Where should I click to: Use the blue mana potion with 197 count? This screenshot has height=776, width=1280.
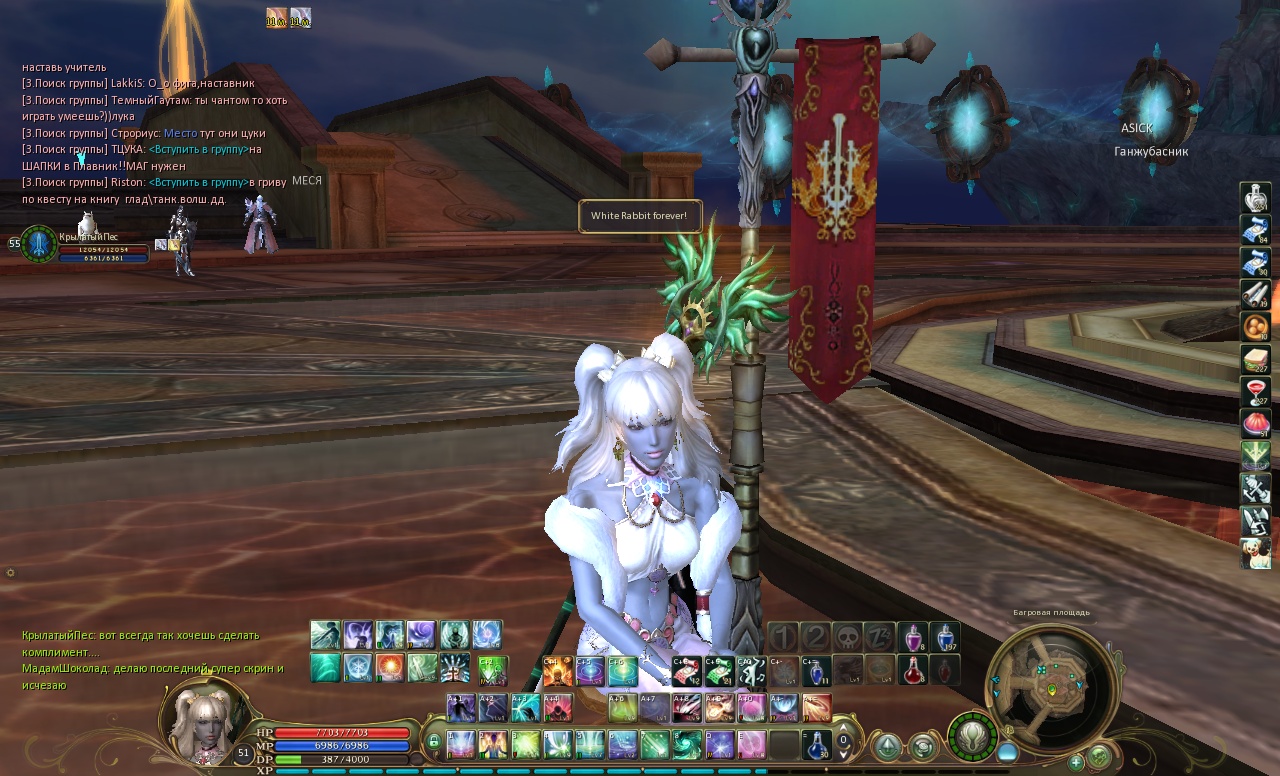click(945, 636)
